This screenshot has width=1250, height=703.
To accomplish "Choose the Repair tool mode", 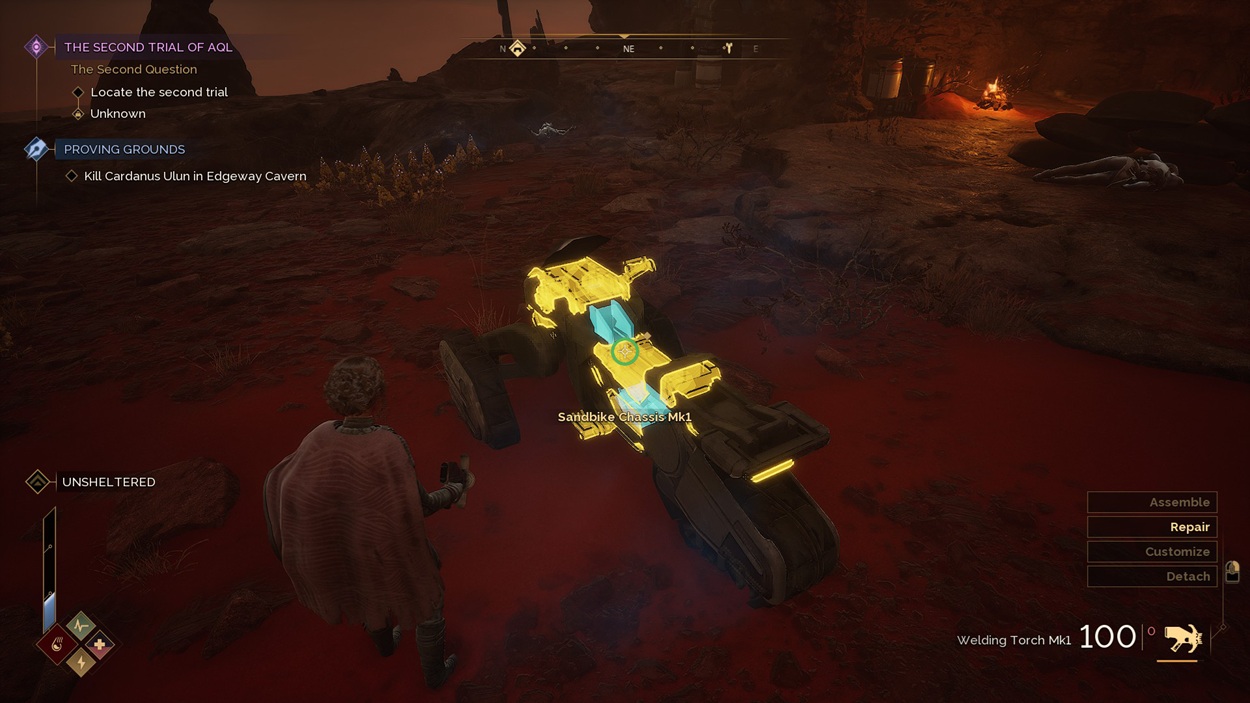I will (1152, 527).
